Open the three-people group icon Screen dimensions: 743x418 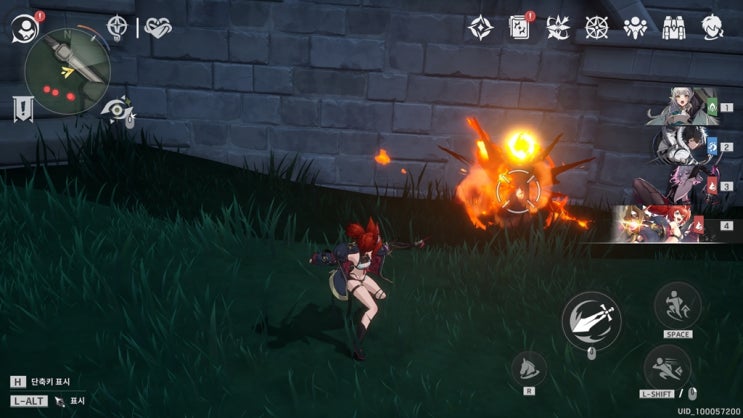tap(635, 28)
